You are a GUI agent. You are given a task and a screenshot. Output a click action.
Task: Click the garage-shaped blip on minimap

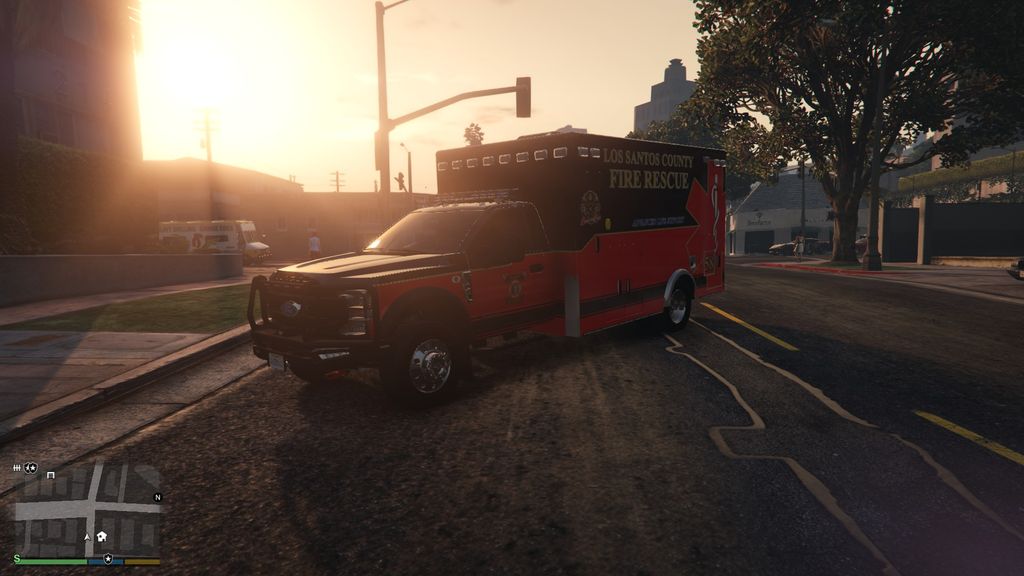[x=50, y=475]
